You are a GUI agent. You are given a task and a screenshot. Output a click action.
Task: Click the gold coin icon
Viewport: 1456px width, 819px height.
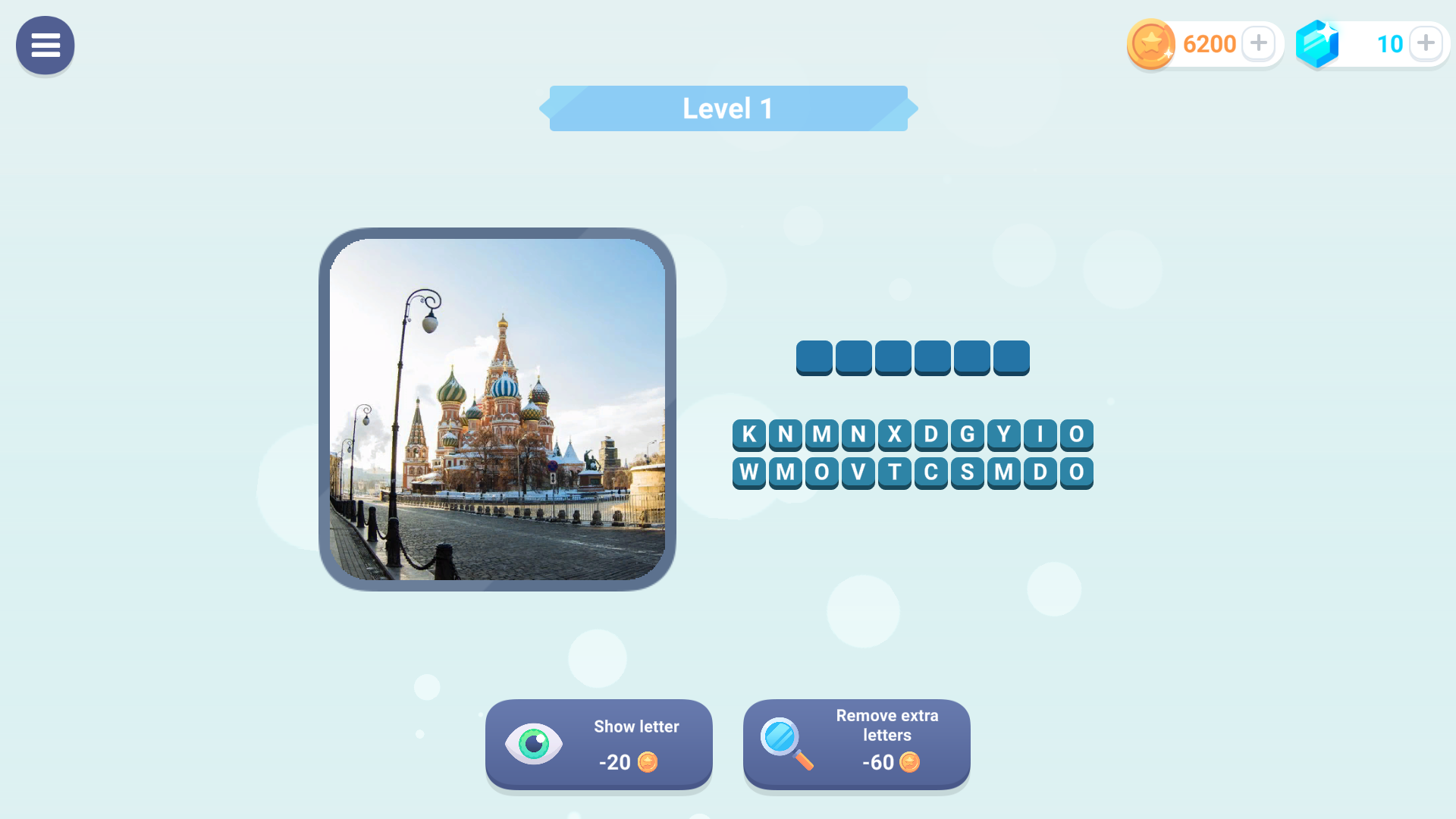pos(1150,43)
